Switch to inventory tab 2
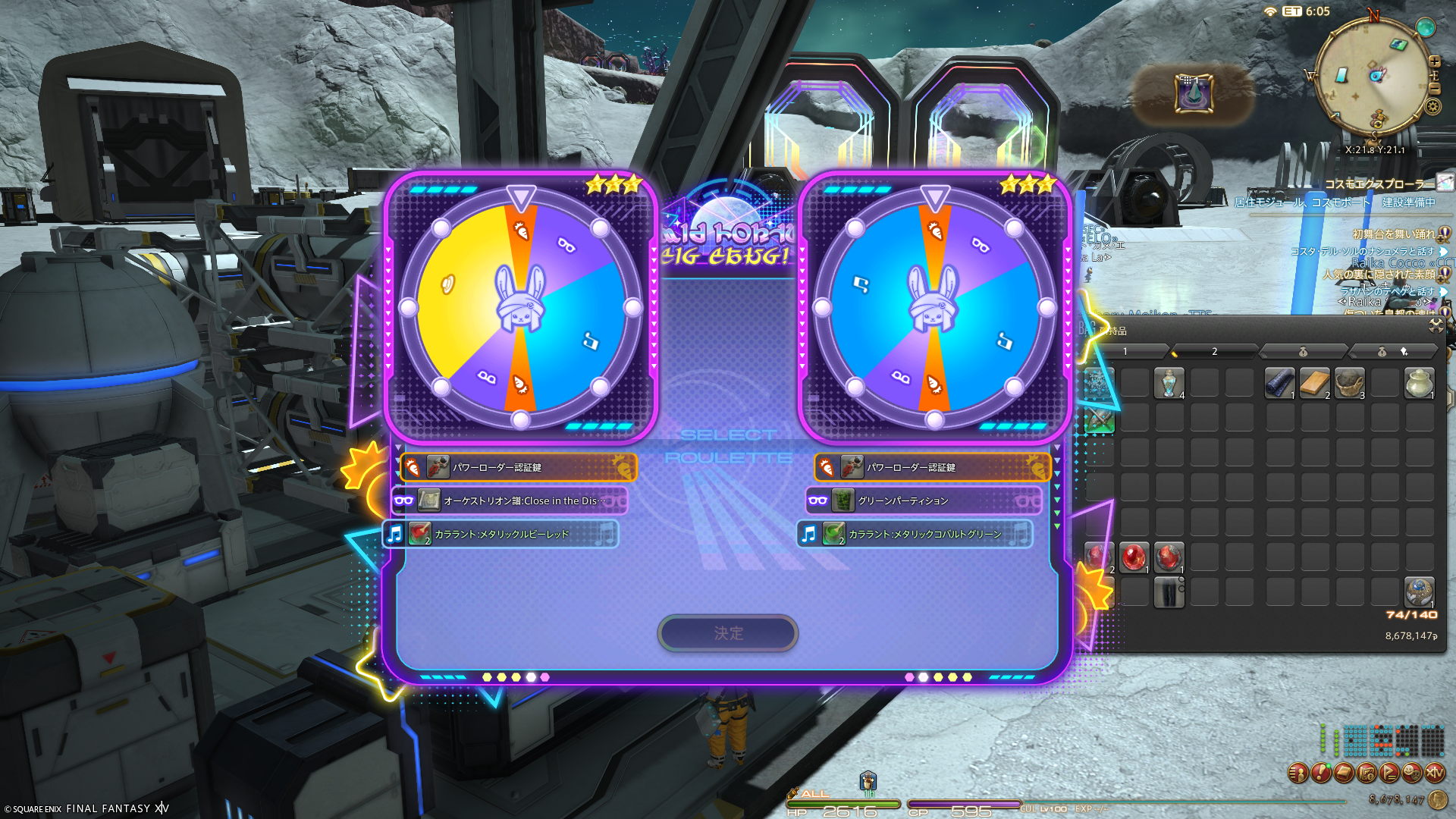The height and width of the screenshot is (819, 1456). (1214, 351)
